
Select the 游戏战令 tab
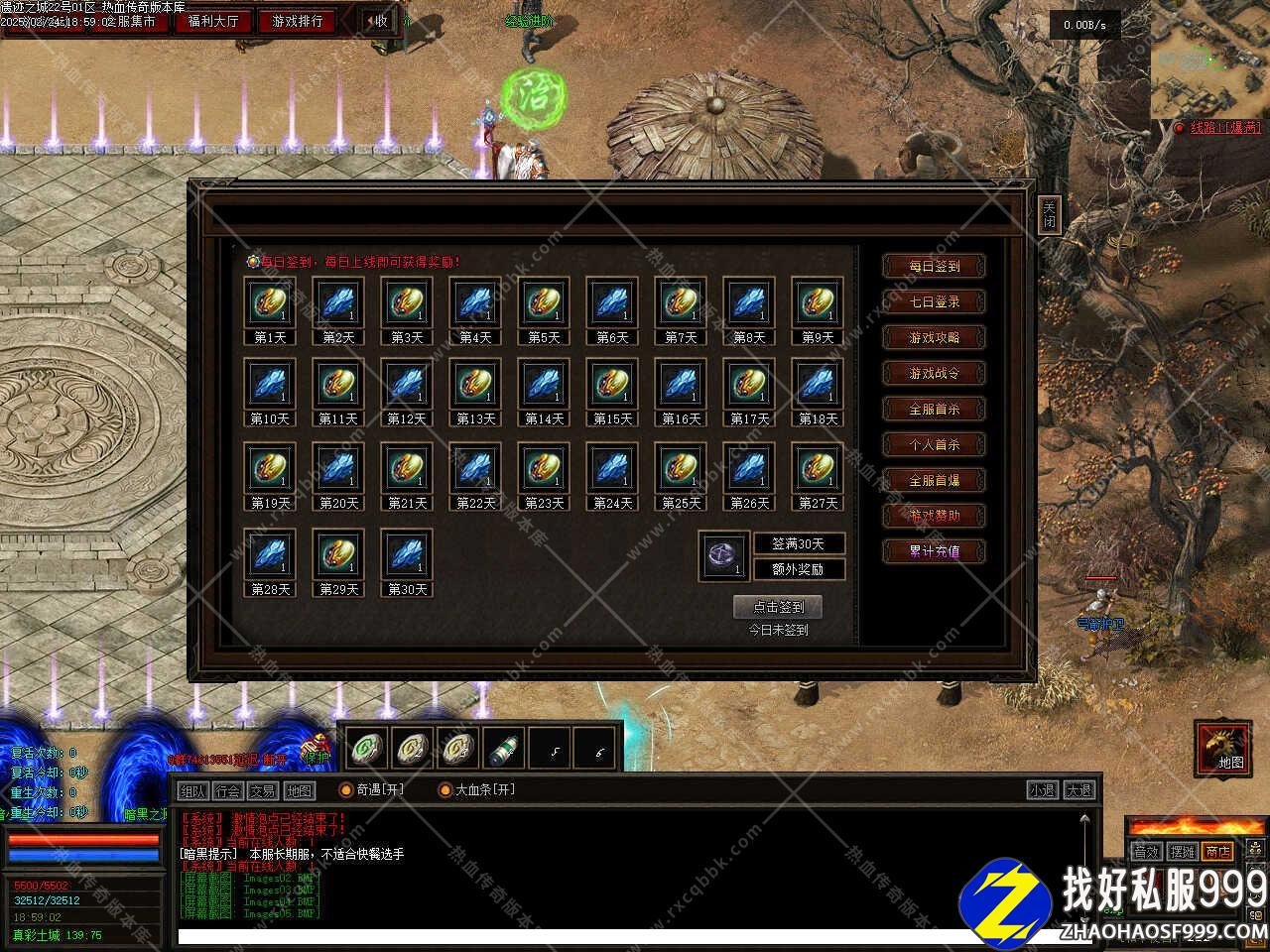934,373
